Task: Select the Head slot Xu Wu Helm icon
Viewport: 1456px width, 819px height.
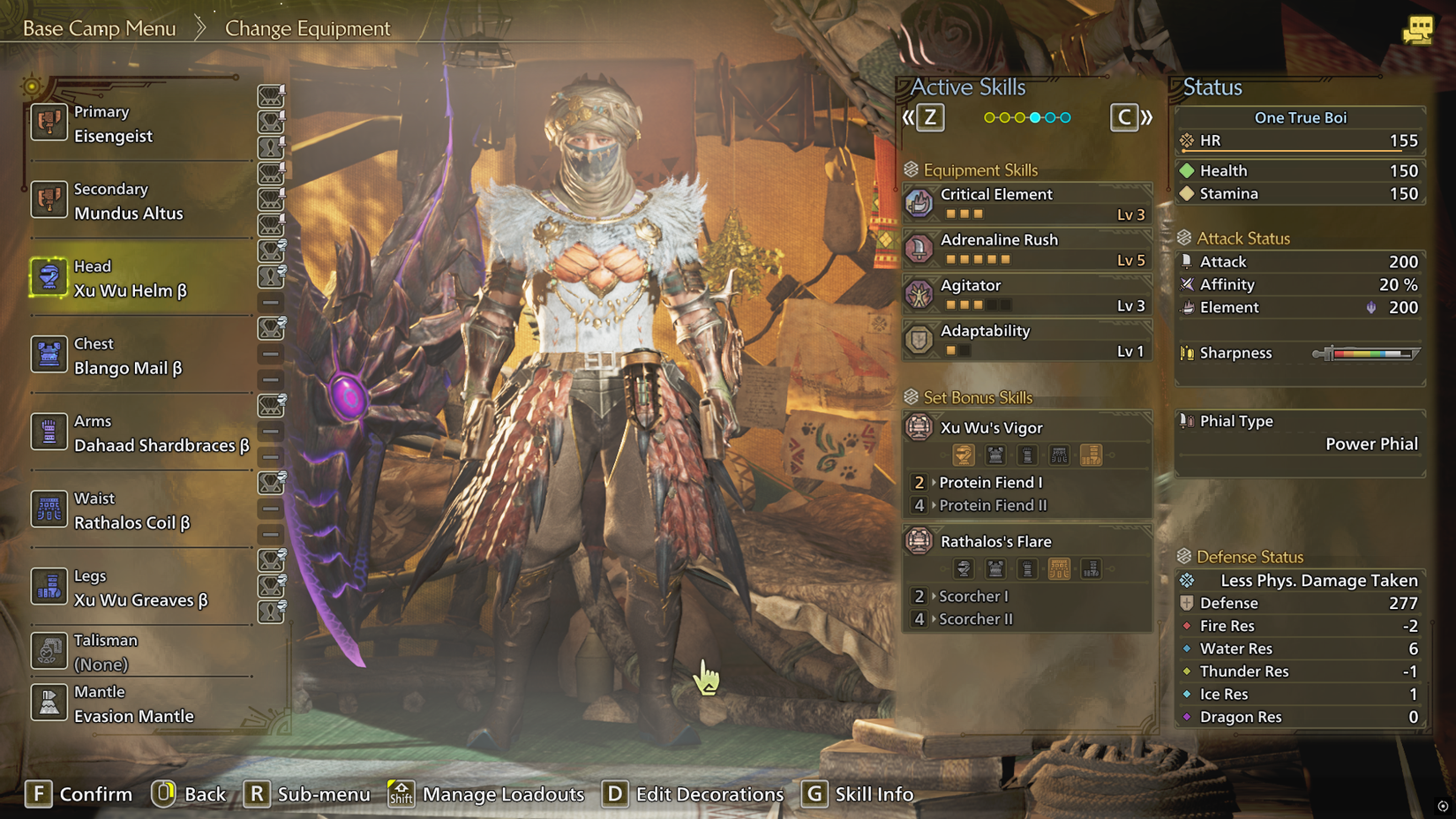Action: [50, 278]
